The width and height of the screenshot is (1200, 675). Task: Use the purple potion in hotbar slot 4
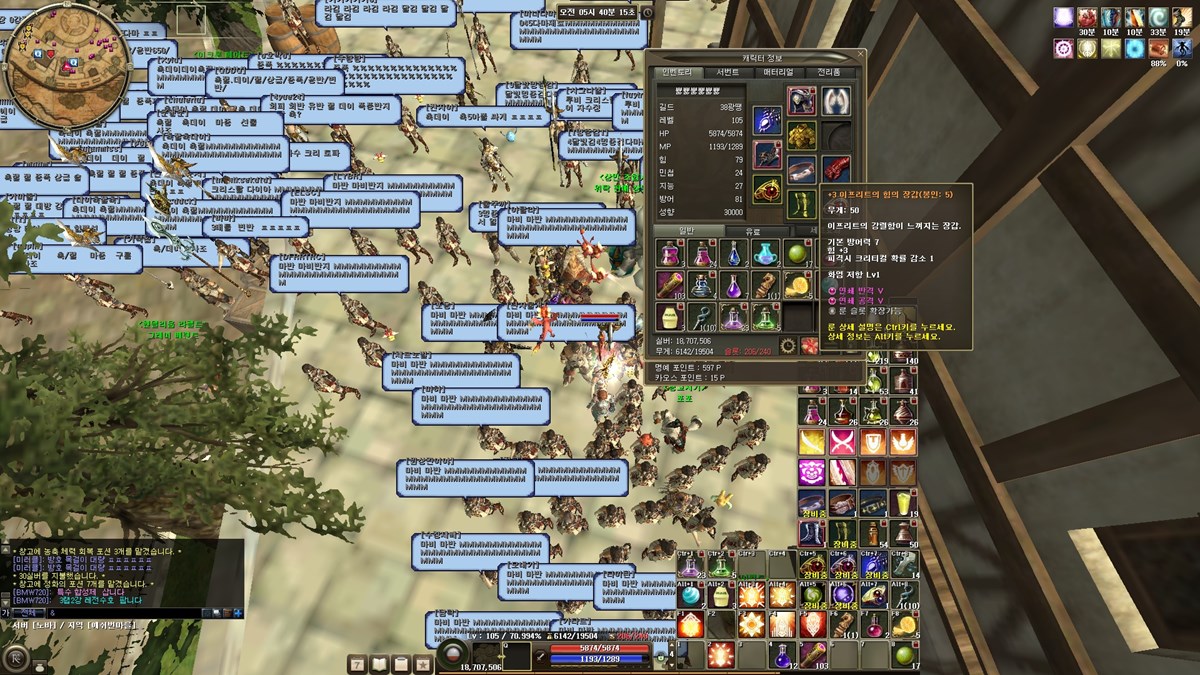[x=783, y=656]
